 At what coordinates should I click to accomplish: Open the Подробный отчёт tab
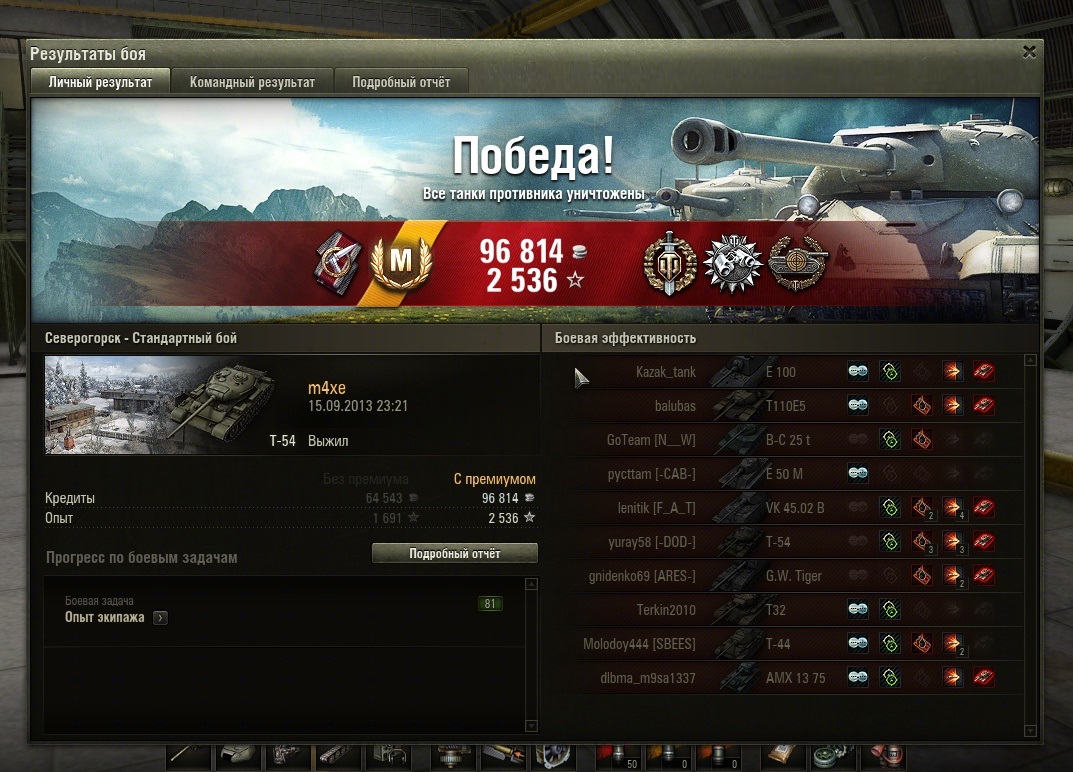click(401, 83)
